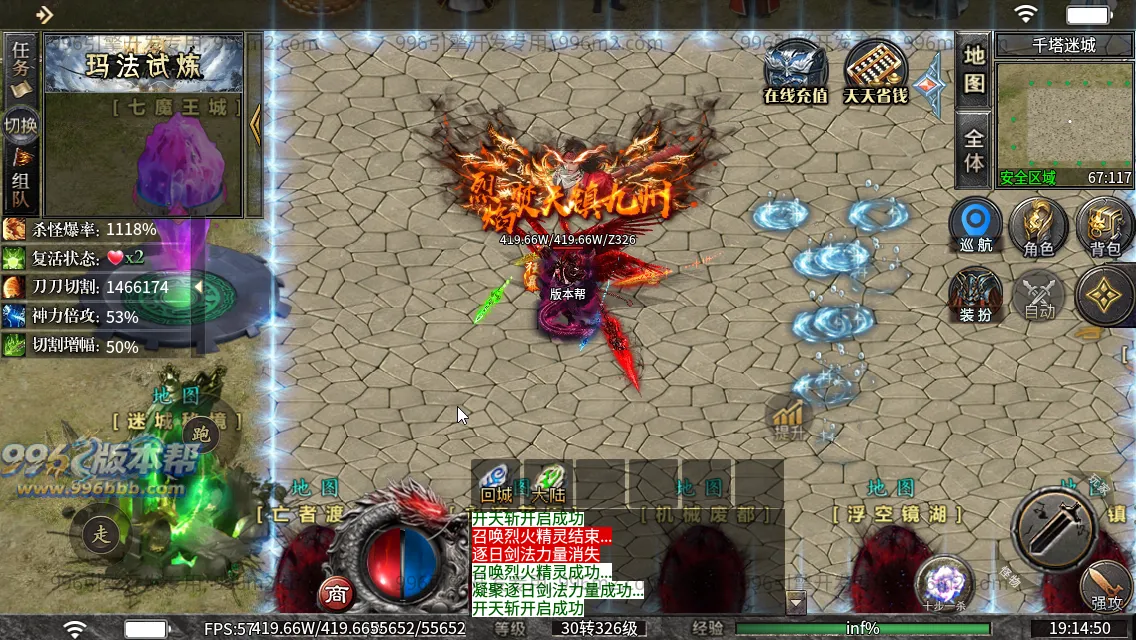
Task: Click the 地图 map button
Action: pyautogui.click(x=974, y=68)
